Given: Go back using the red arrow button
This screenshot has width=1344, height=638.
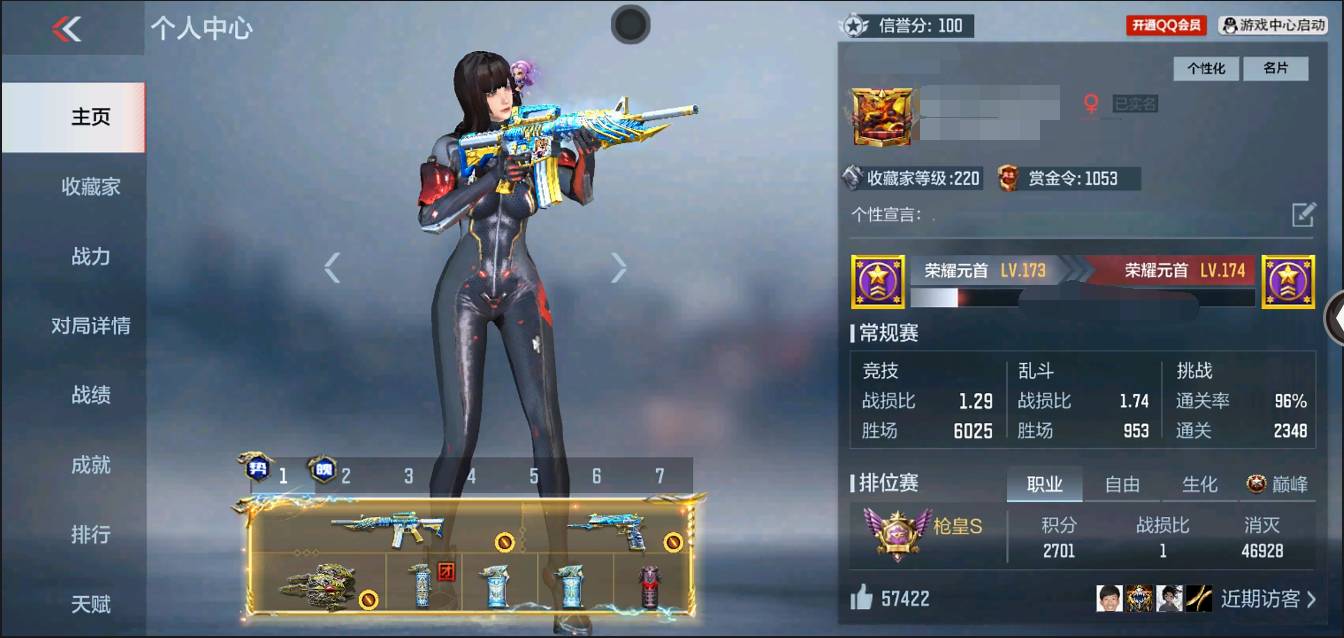Looking at the screenshot, I should click(x=67, y=30).
